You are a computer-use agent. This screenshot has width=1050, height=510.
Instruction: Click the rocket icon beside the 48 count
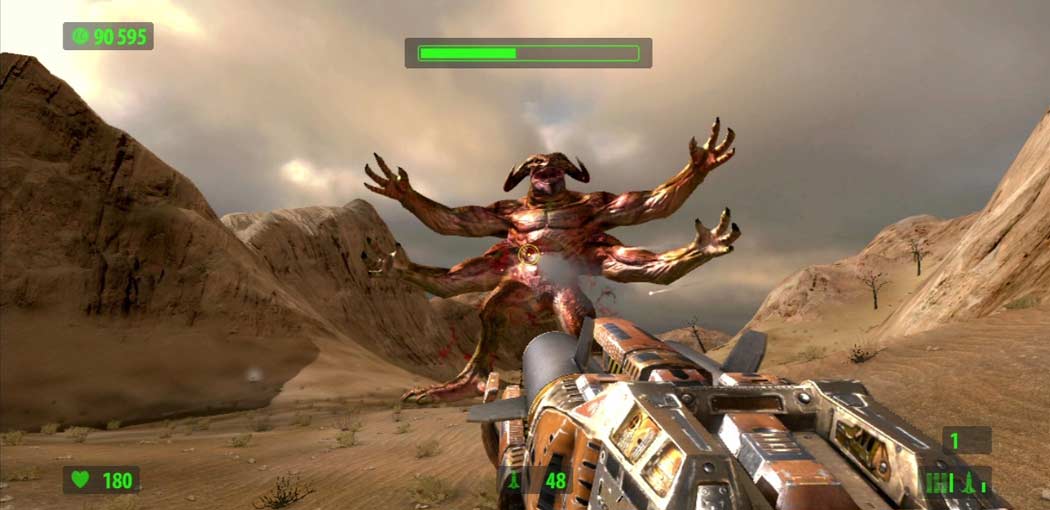tap(516, 480)
